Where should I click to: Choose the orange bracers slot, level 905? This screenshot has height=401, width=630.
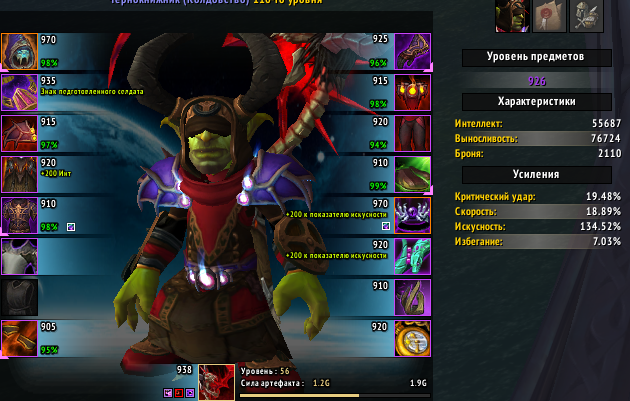[x=19, y=338]
